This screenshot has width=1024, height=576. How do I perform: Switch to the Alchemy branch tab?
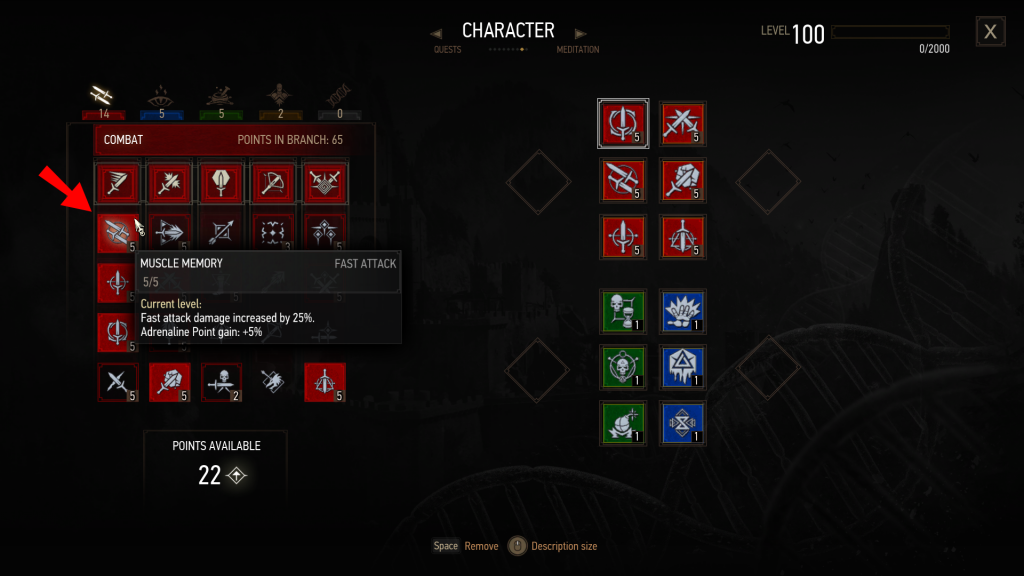(221, 97)
